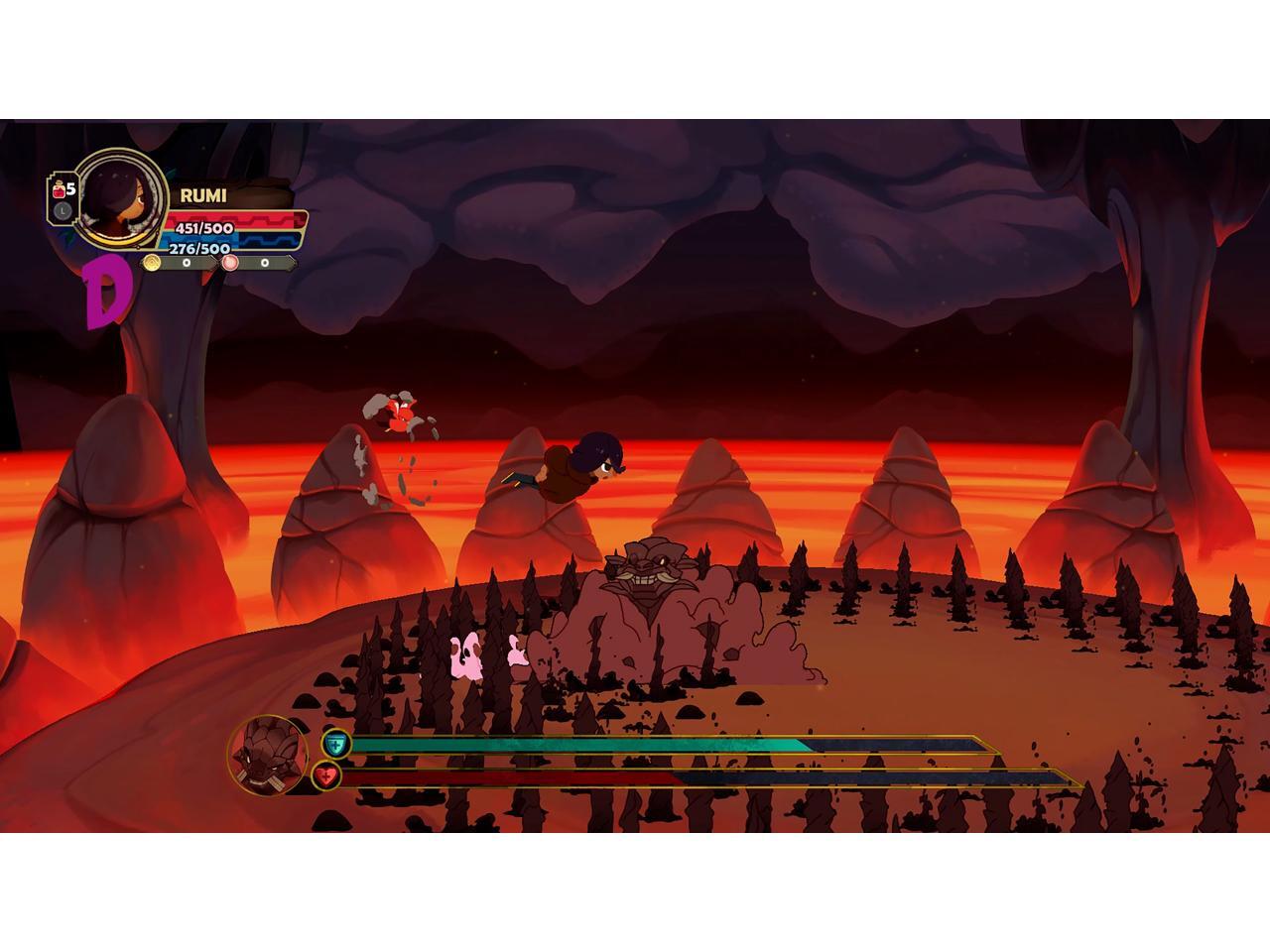
Task: Select the pink gem currency icon
Action: coord(231,263)
